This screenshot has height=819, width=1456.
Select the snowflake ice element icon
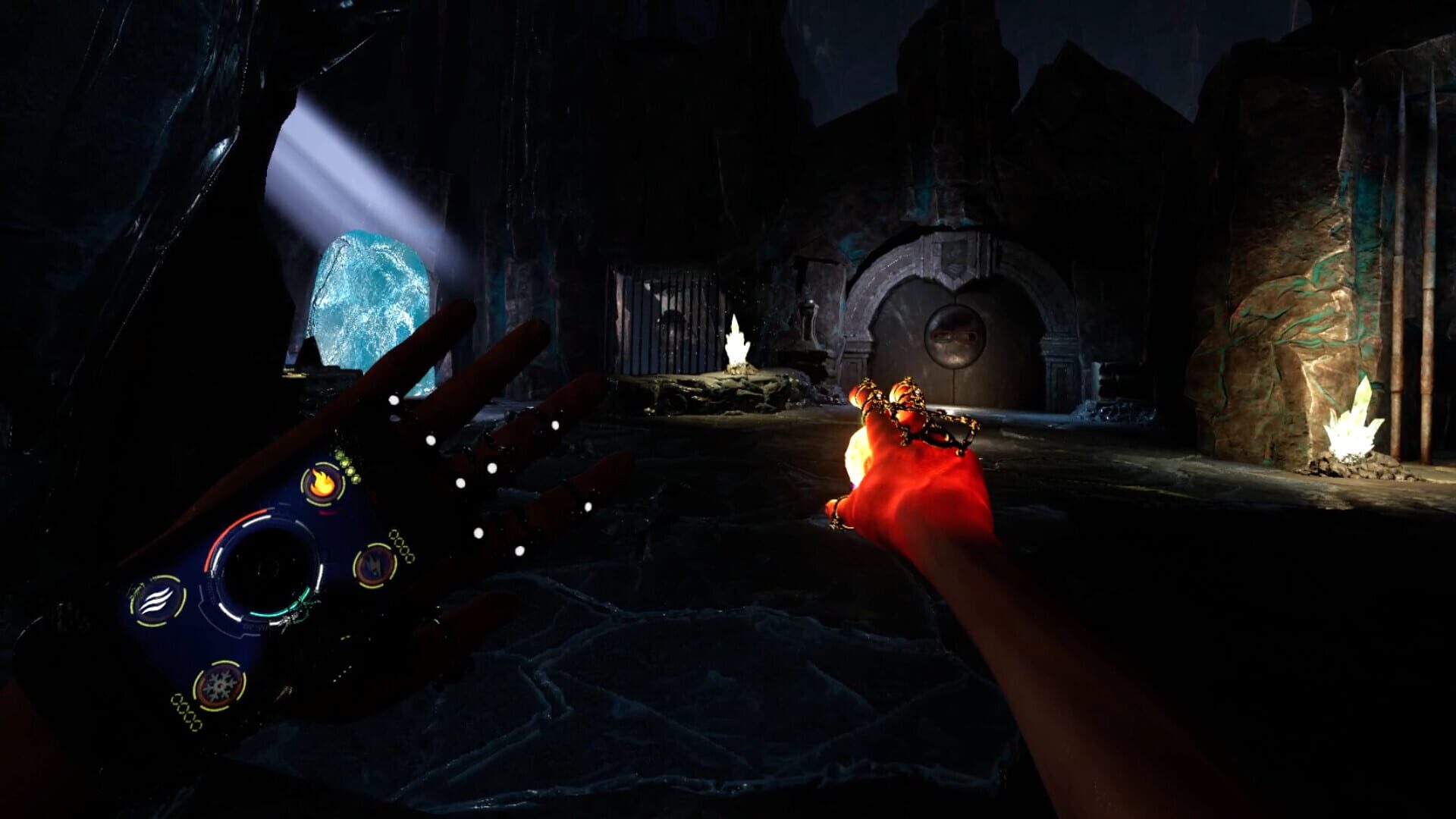tap(218, 684)
